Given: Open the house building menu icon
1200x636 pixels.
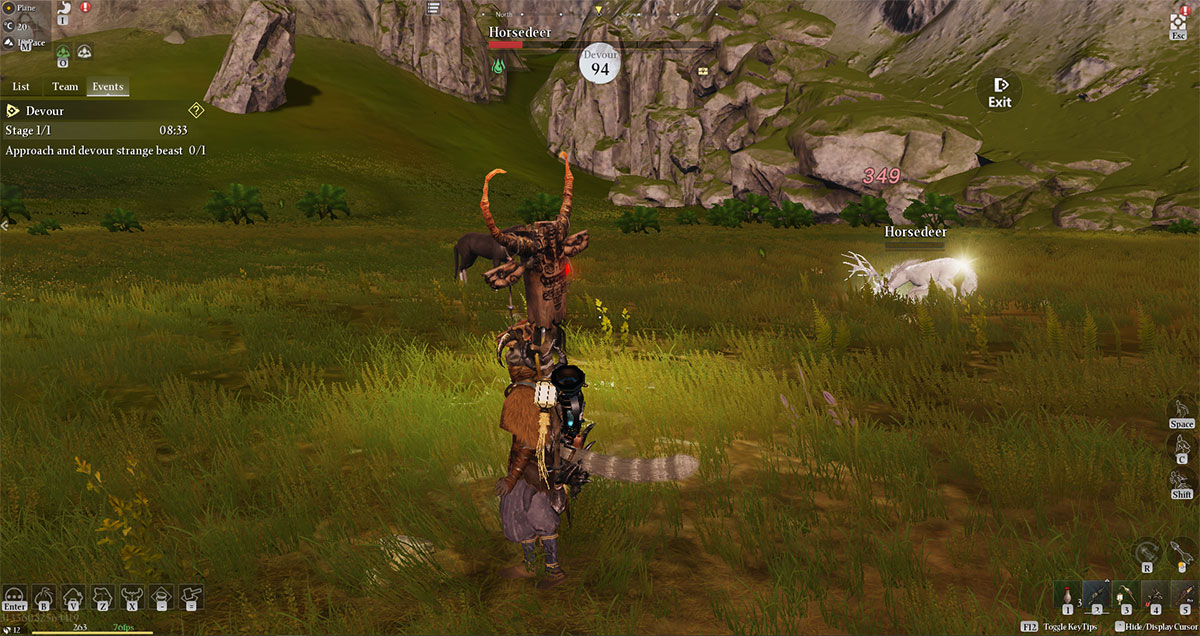Looking at the screenshot, I should (72, 597).
